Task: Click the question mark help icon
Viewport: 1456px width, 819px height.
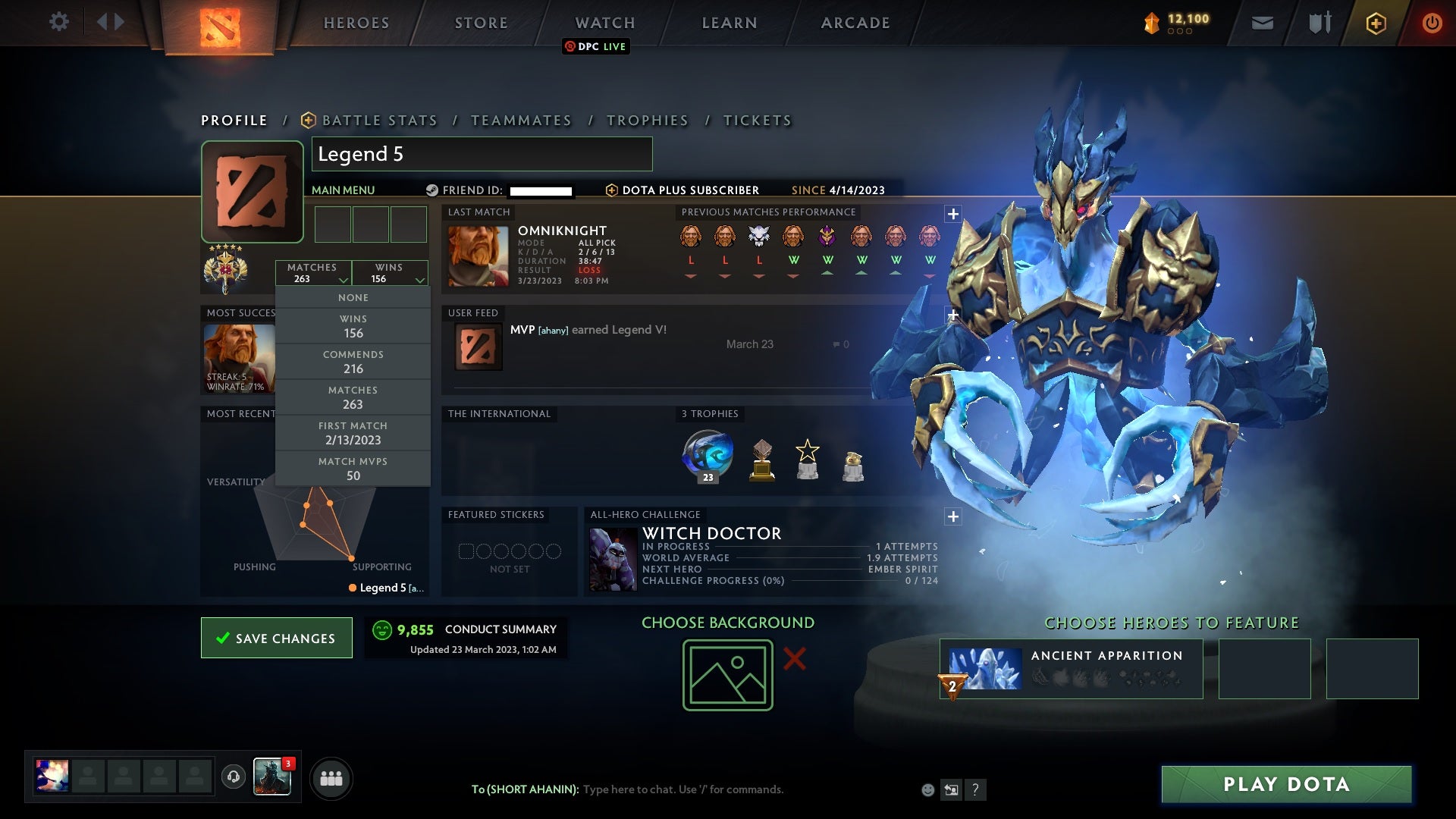Action: pyautogui.click(x=975, y=789)
